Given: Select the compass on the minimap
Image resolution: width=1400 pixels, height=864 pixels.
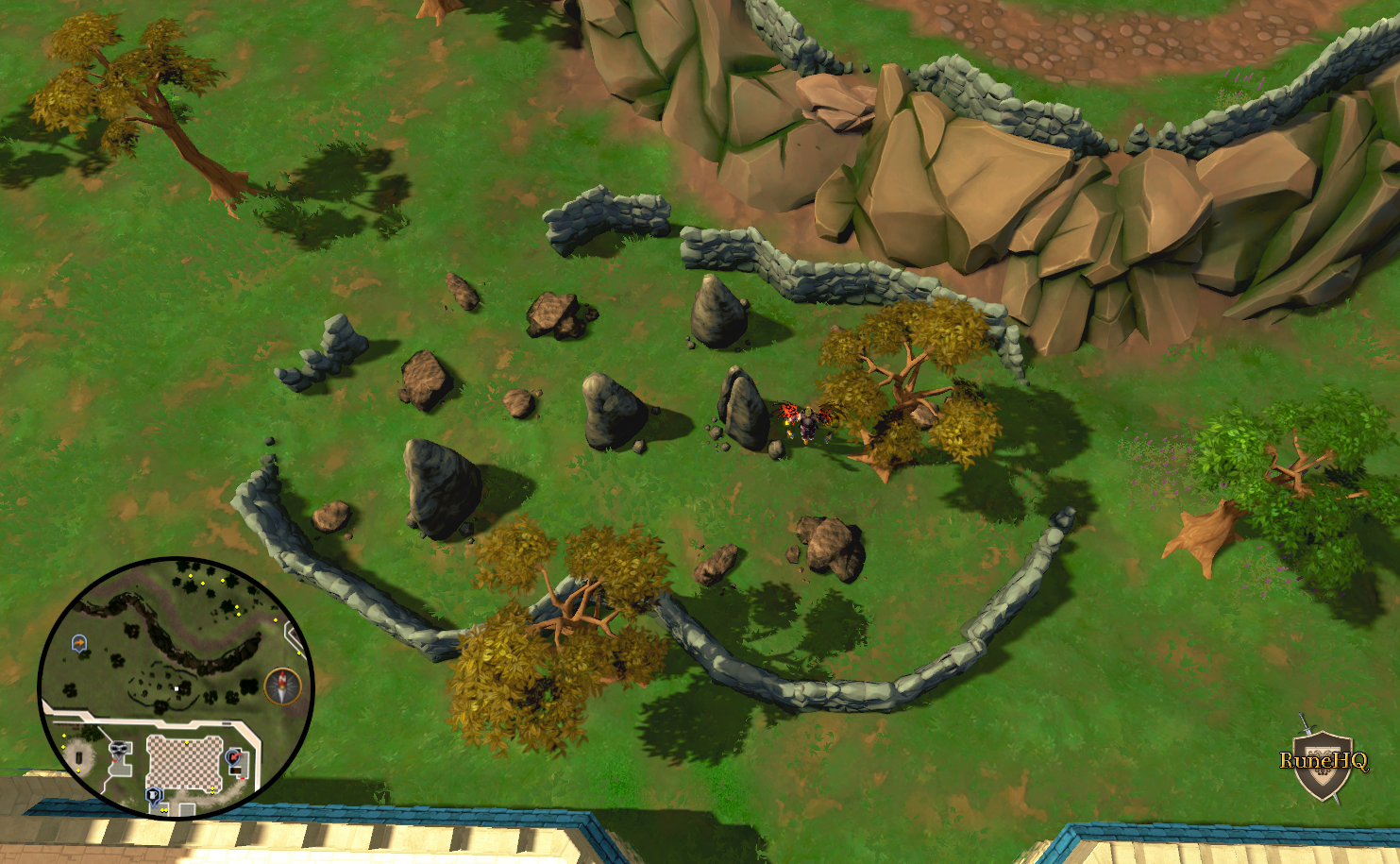Looking at the screenshot, I should click(282, 684).
